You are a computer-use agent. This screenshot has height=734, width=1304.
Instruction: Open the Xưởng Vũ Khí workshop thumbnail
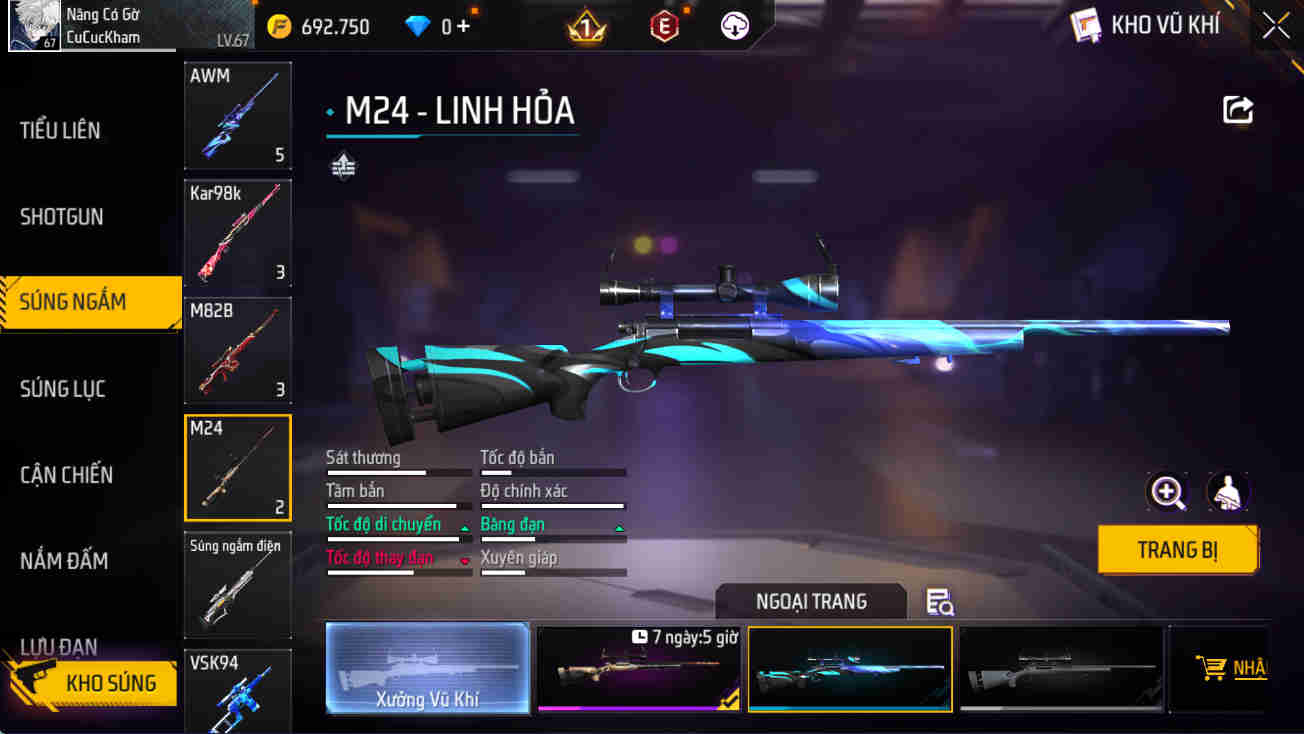click(428, 668)
